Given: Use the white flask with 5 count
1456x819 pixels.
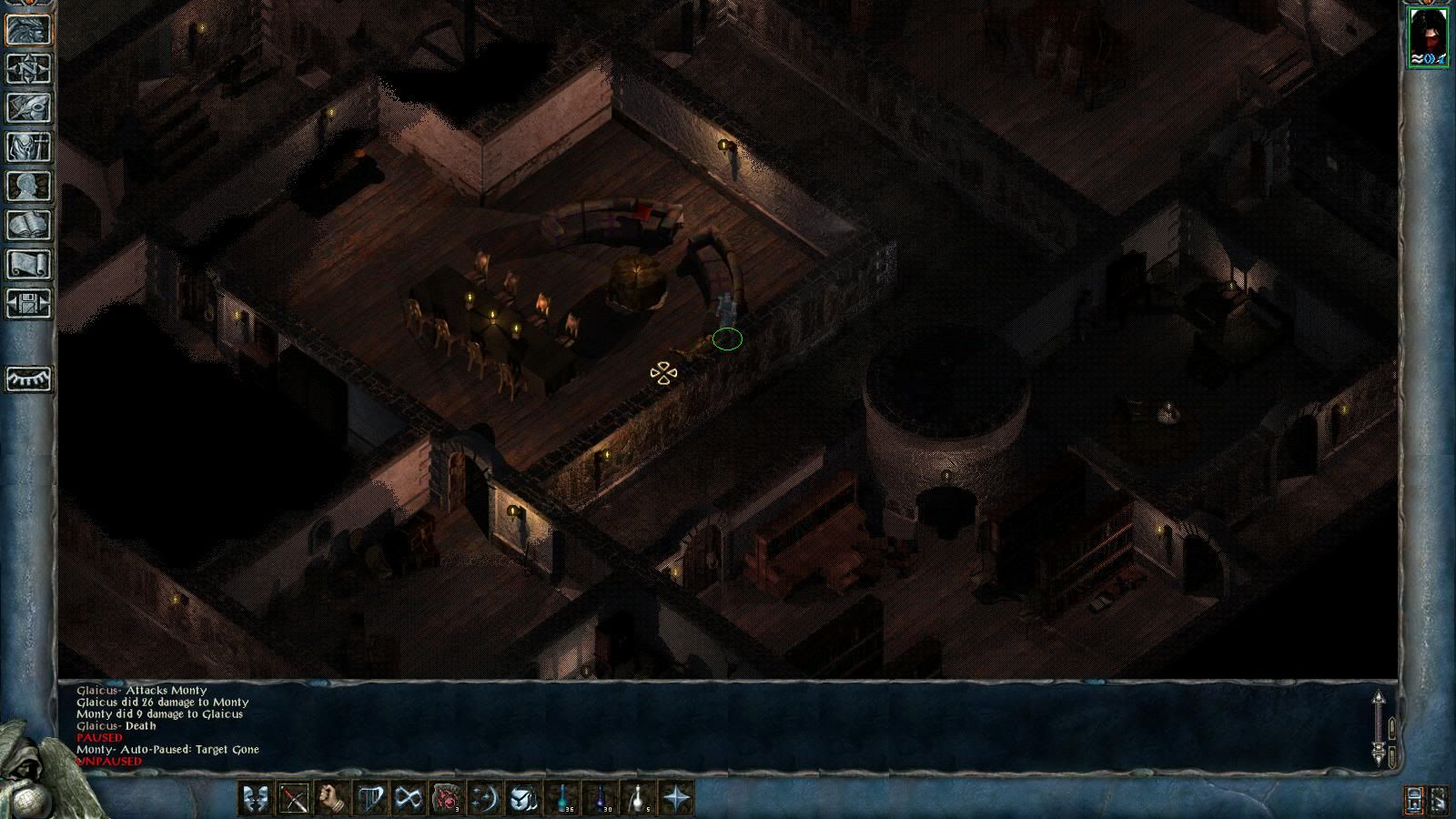Looking at the screenshot, I should 639,799.
